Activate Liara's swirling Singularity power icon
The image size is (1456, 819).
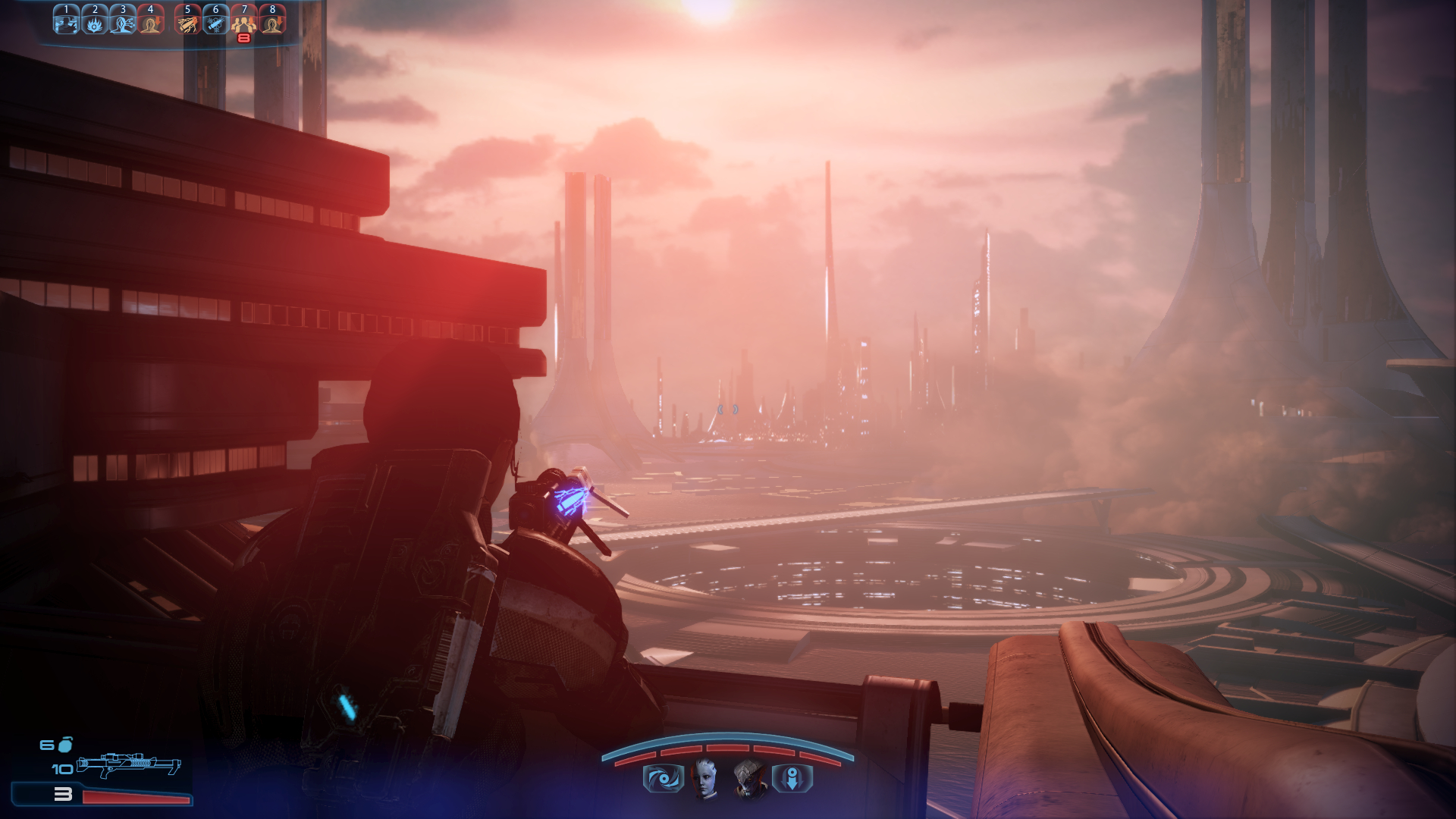pyautogui.click(x=663, y=779)
